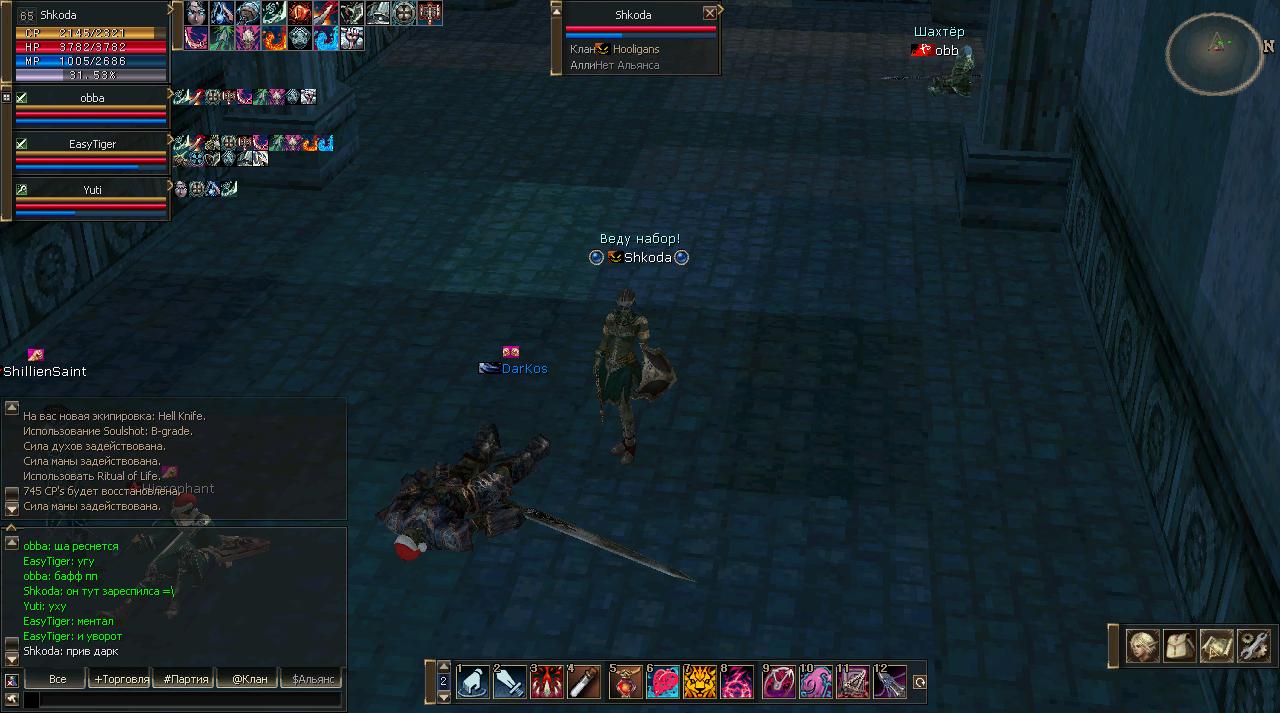1280x713 pixels.
Task: Open the +Торговля trade chat tab
Action: click(x=121, y=679)
